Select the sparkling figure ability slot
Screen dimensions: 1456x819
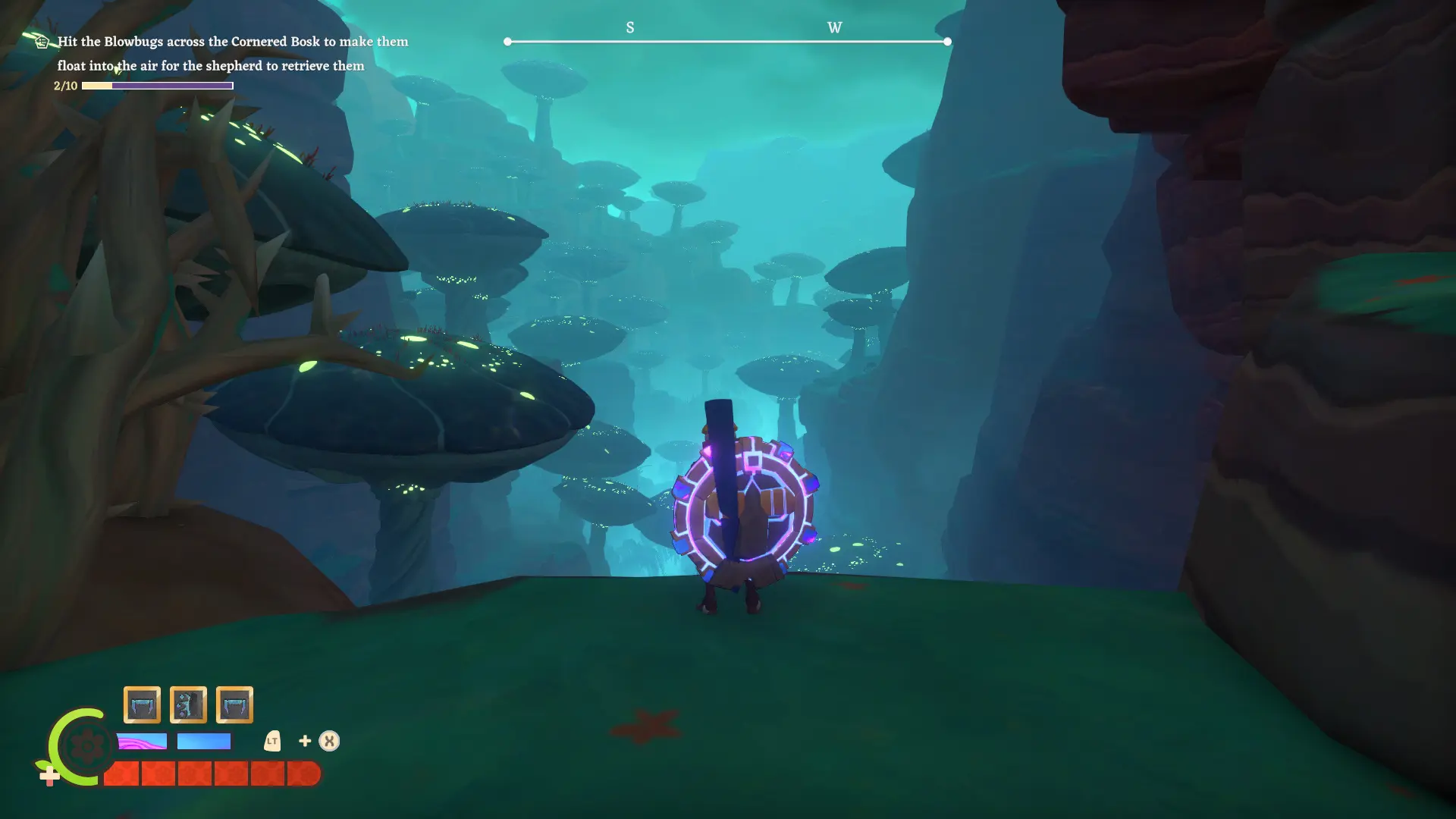(188, 705)
